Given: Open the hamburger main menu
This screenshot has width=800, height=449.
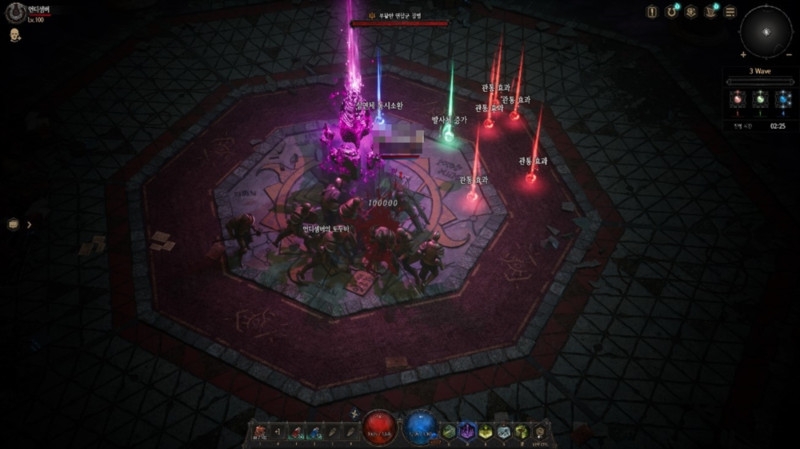Looking at the screenshot, I should [731, 12].
